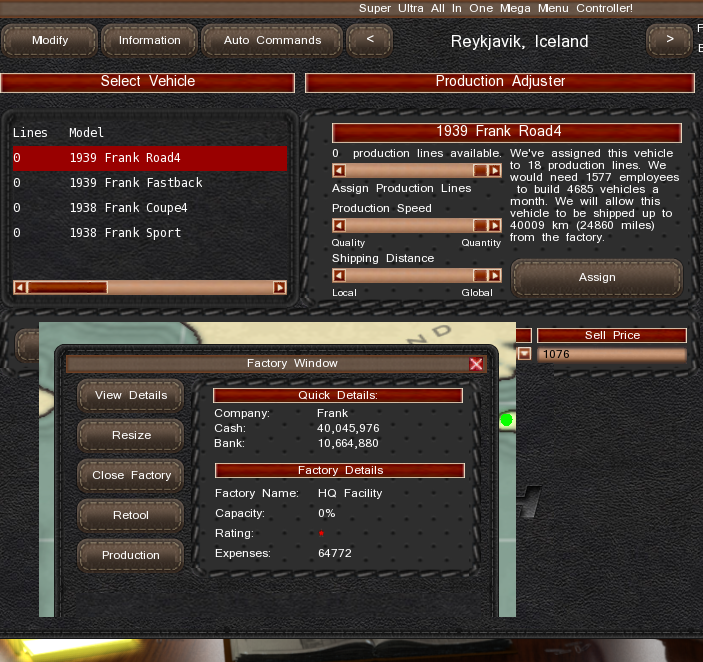Click View Details in Factory Window

pyautogui.click(x=131, y=395)
